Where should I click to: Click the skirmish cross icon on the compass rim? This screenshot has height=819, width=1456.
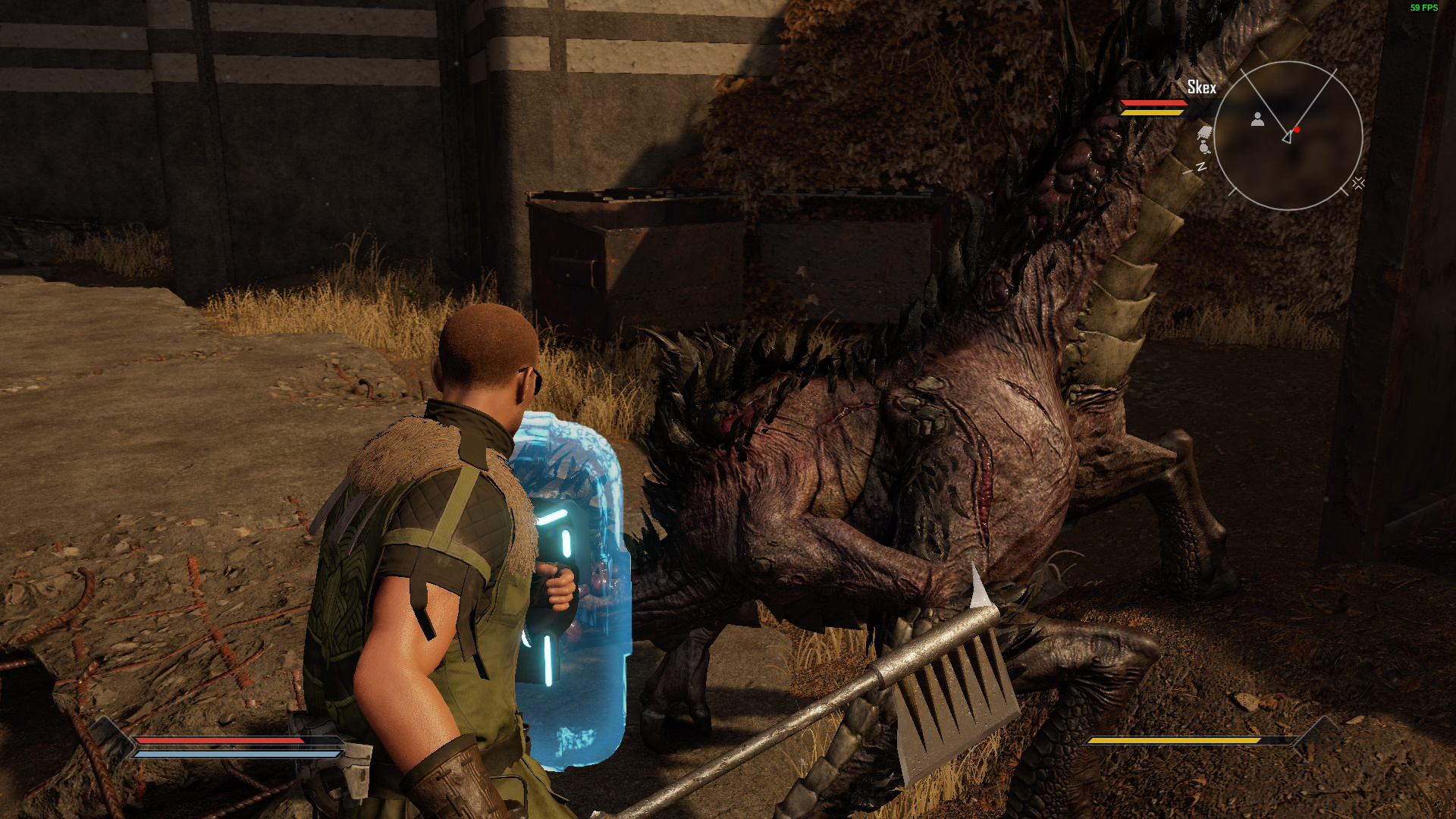(1358, 183)
